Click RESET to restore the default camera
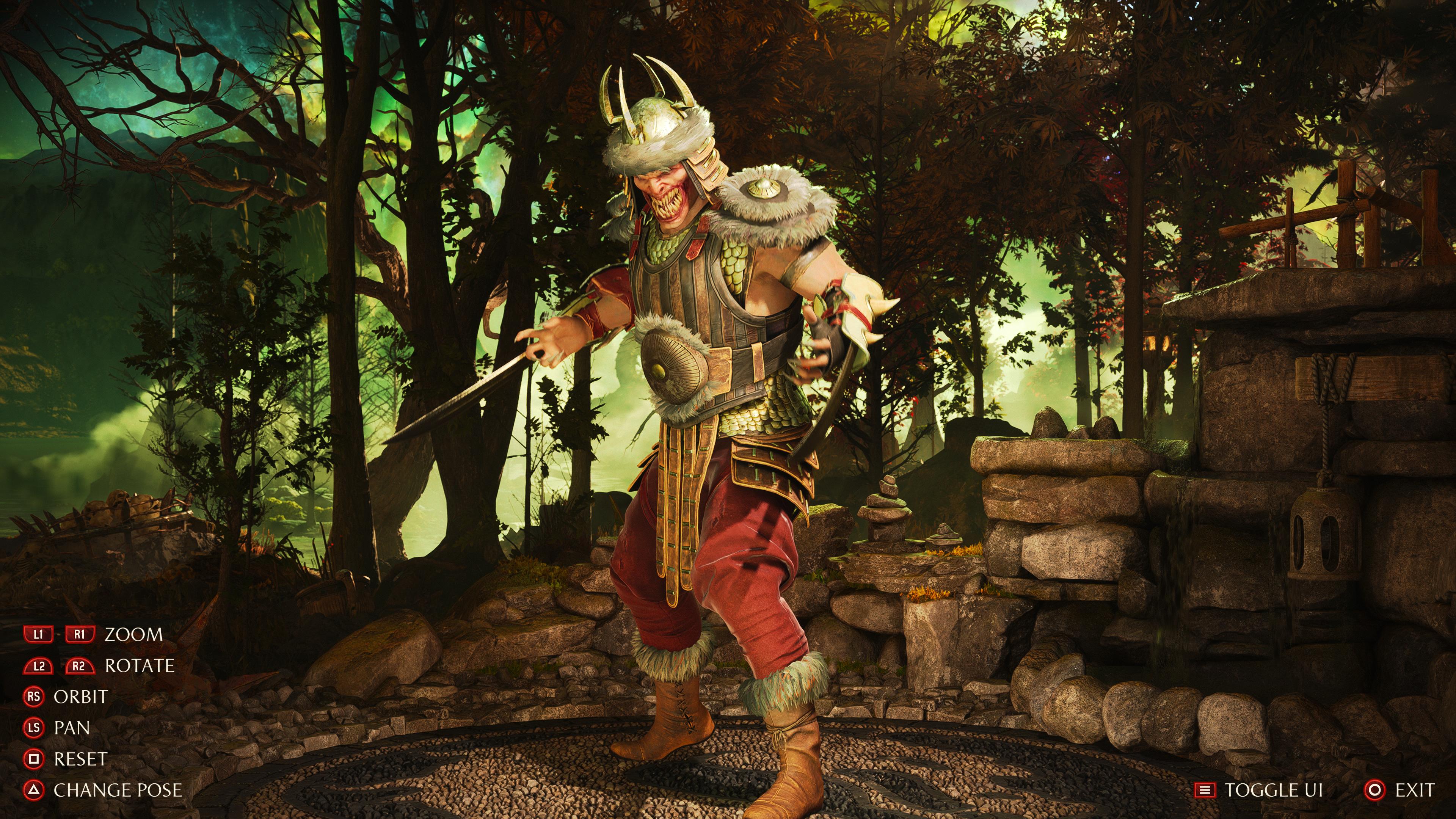 click(x=80, y=759)
